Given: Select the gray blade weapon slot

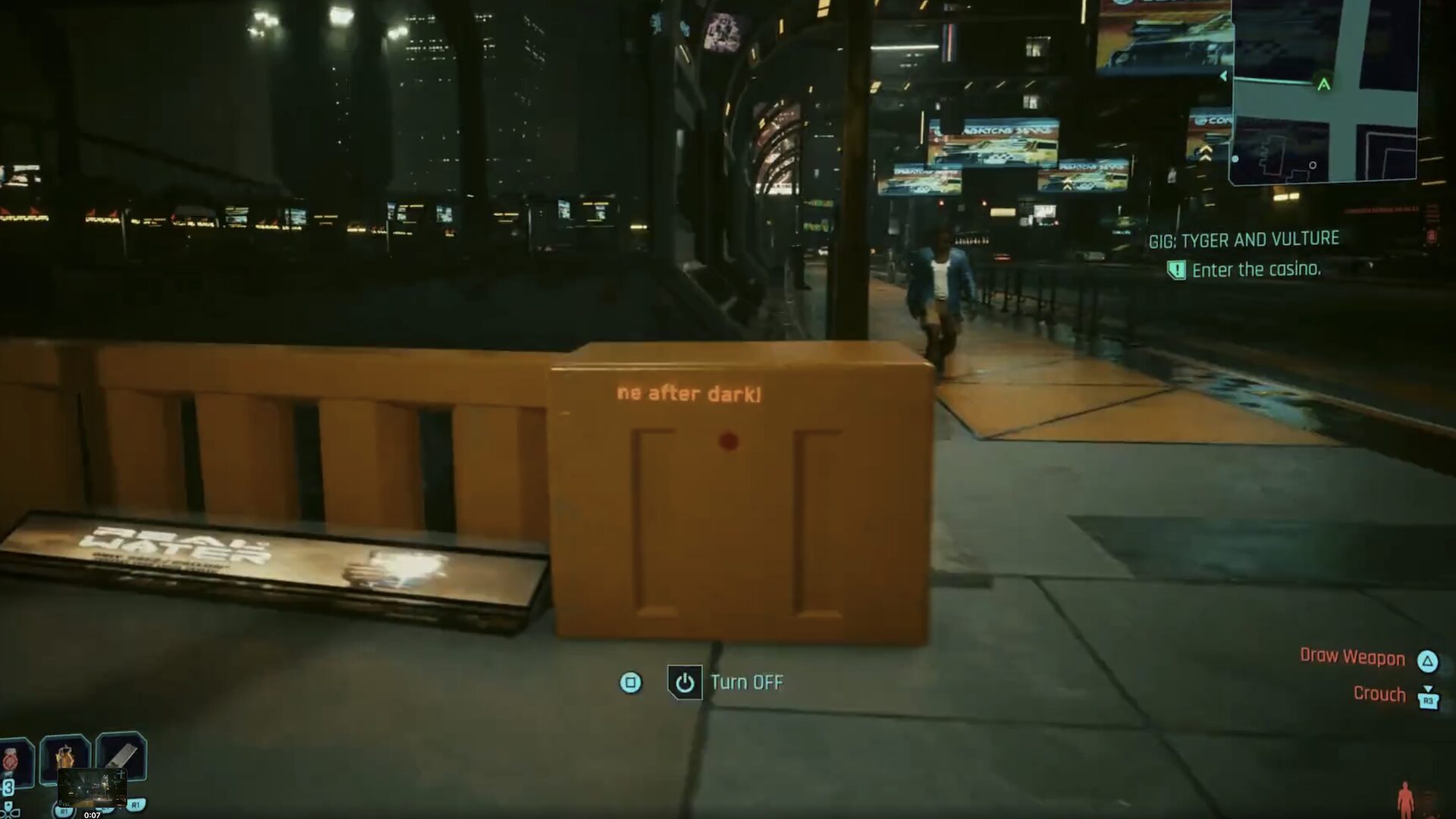Looking at the screenshot, I should pos(122,754).
